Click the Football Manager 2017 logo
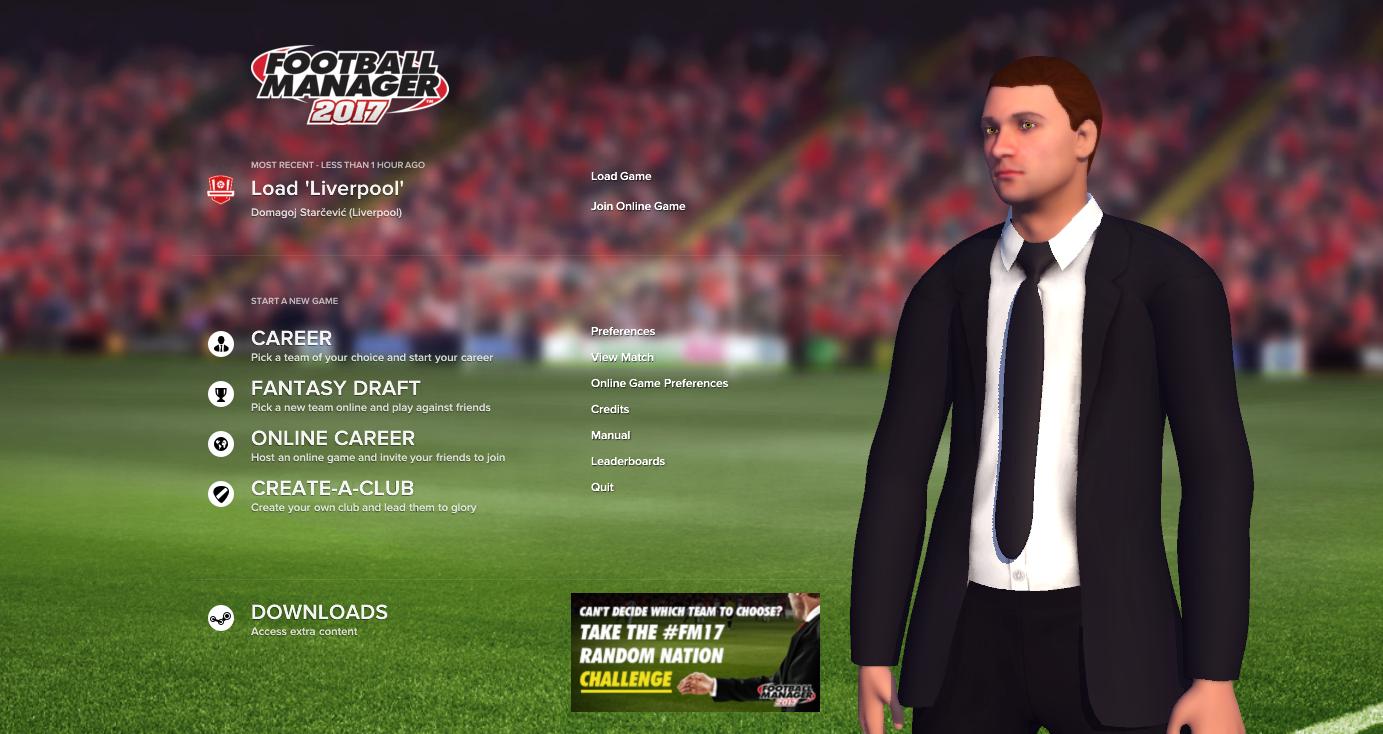1383x734 pixels. [x=352, y=84]
